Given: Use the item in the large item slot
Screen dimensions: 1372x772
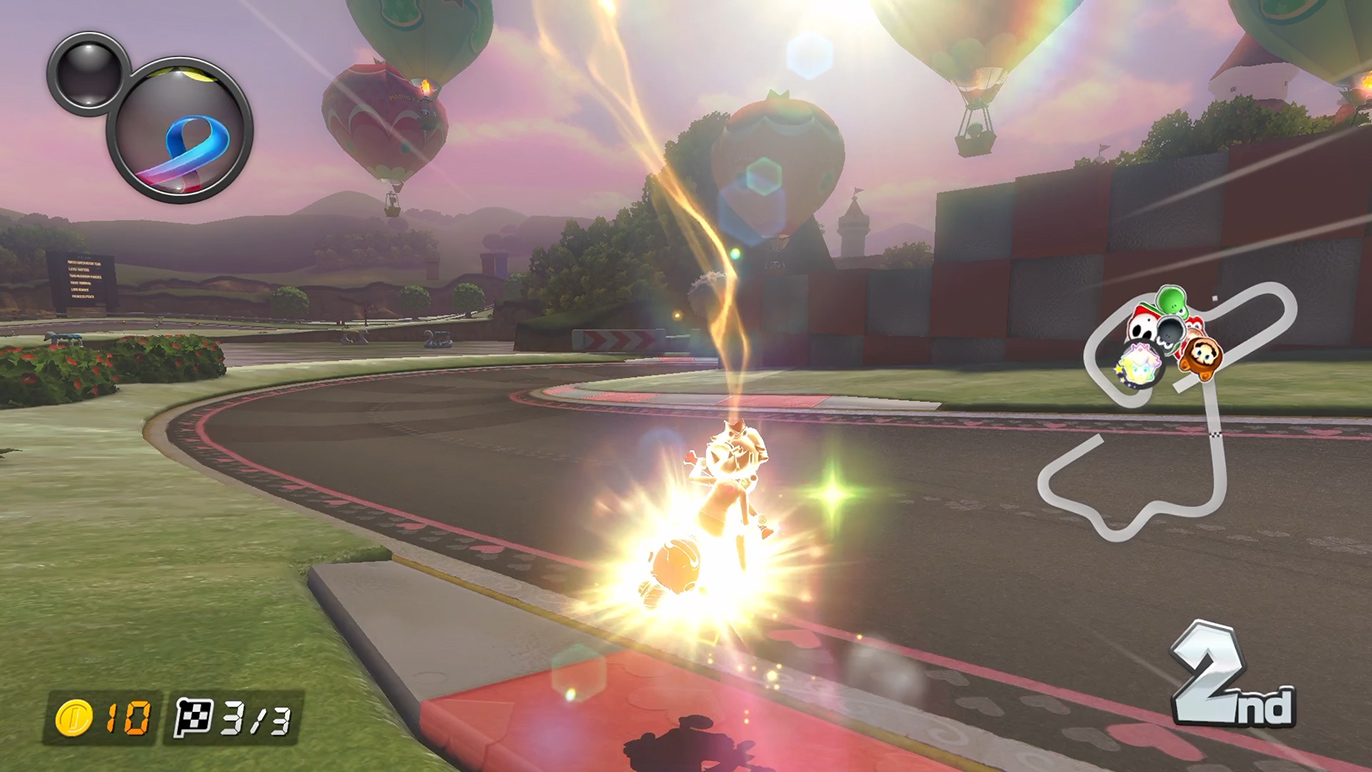Looking at the screenshot, I should 180,130.
